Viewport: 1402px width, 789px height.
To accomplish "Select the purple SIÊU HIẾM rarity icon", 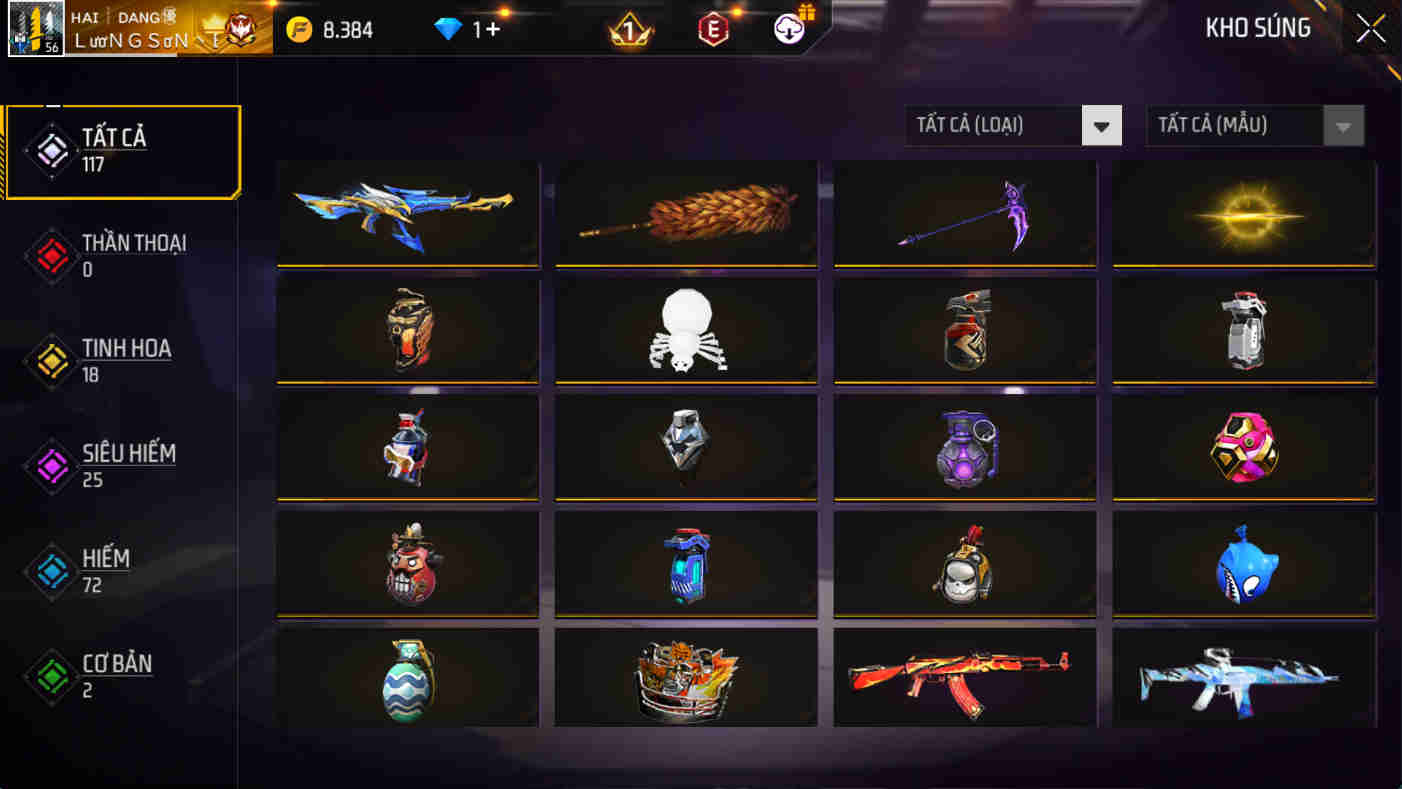I will click(51, 465).
